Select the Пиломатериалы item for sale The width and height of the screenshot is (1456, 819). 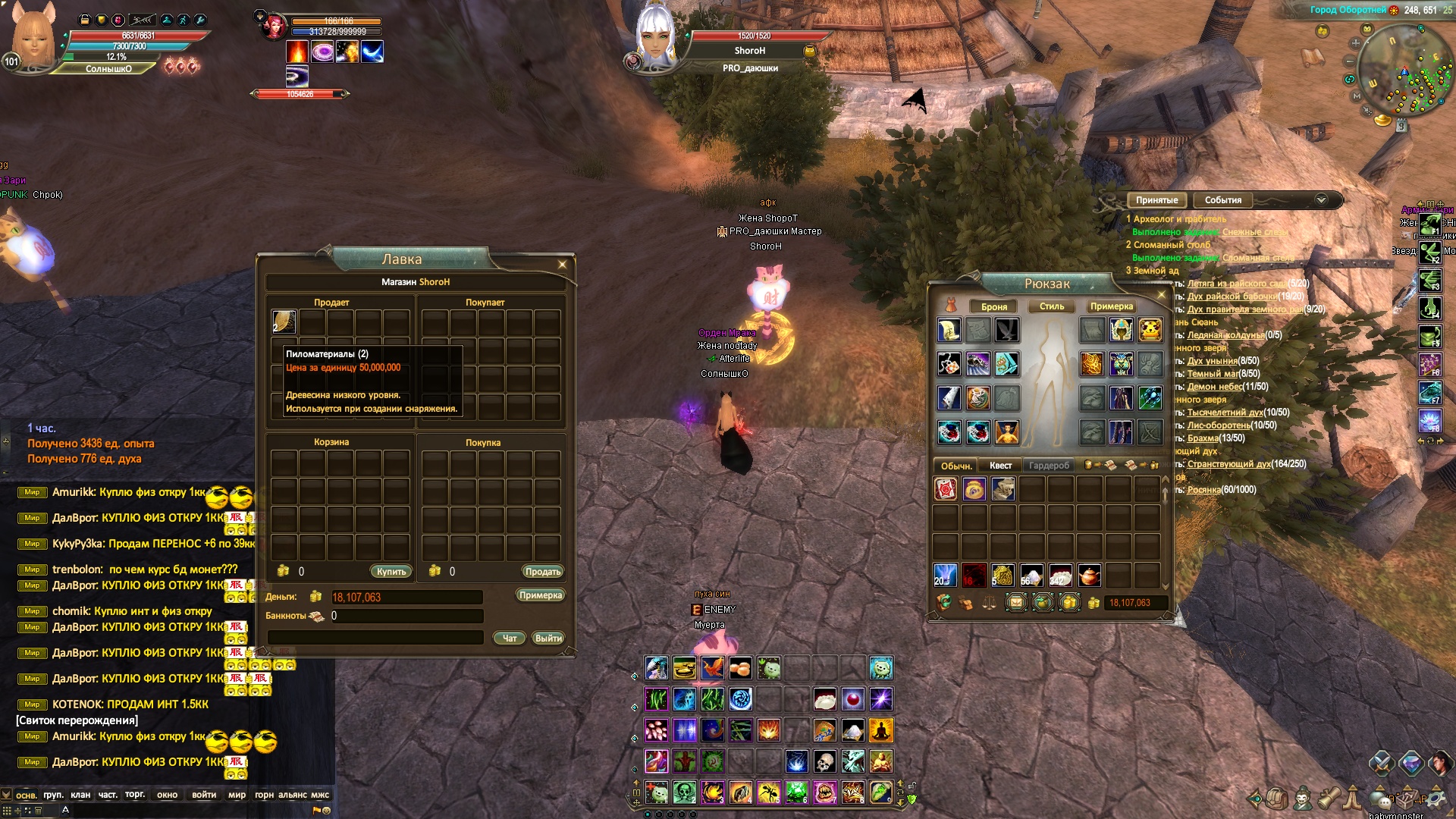(x=284, y=322)
